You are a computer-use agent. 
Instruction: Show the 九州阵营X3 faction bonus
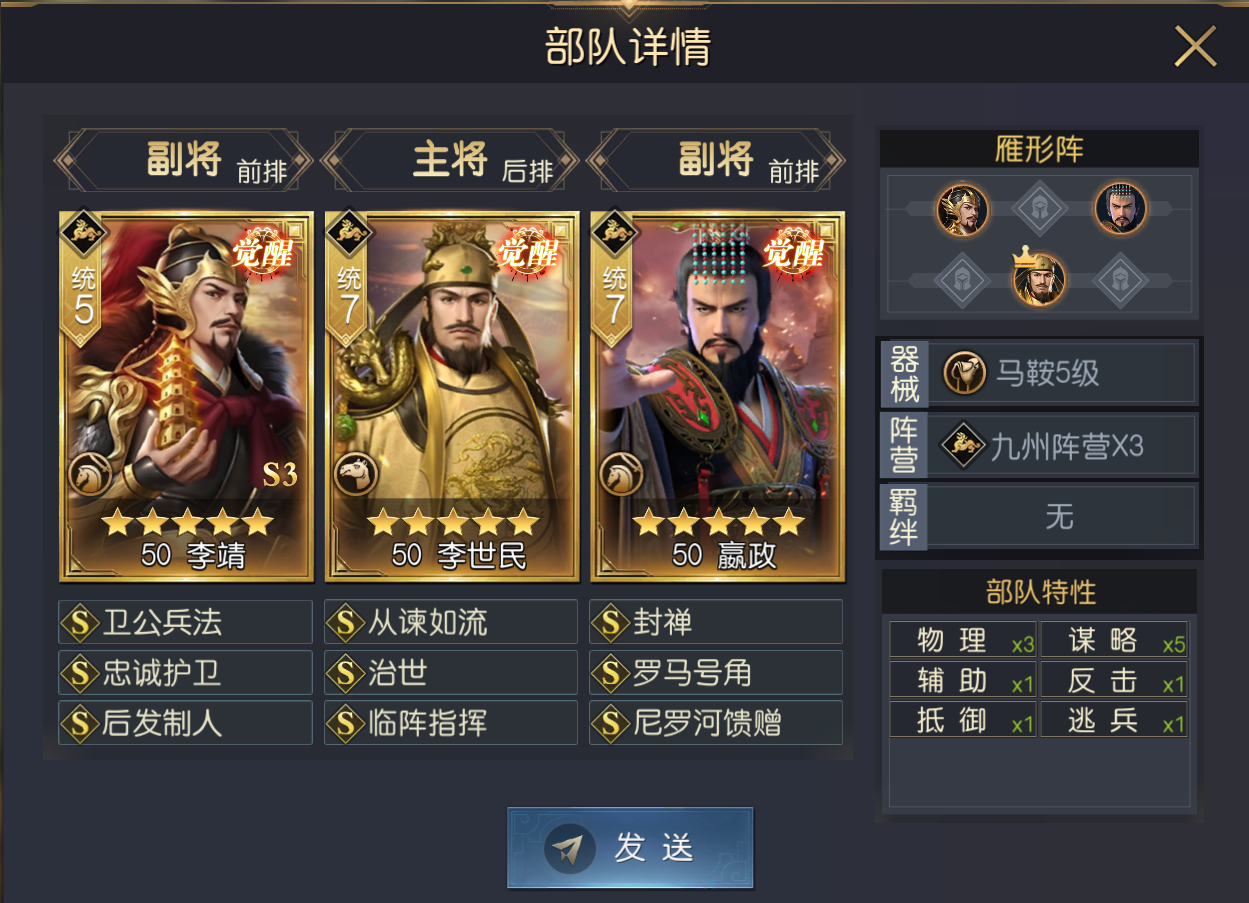(x=1062, y=446)
